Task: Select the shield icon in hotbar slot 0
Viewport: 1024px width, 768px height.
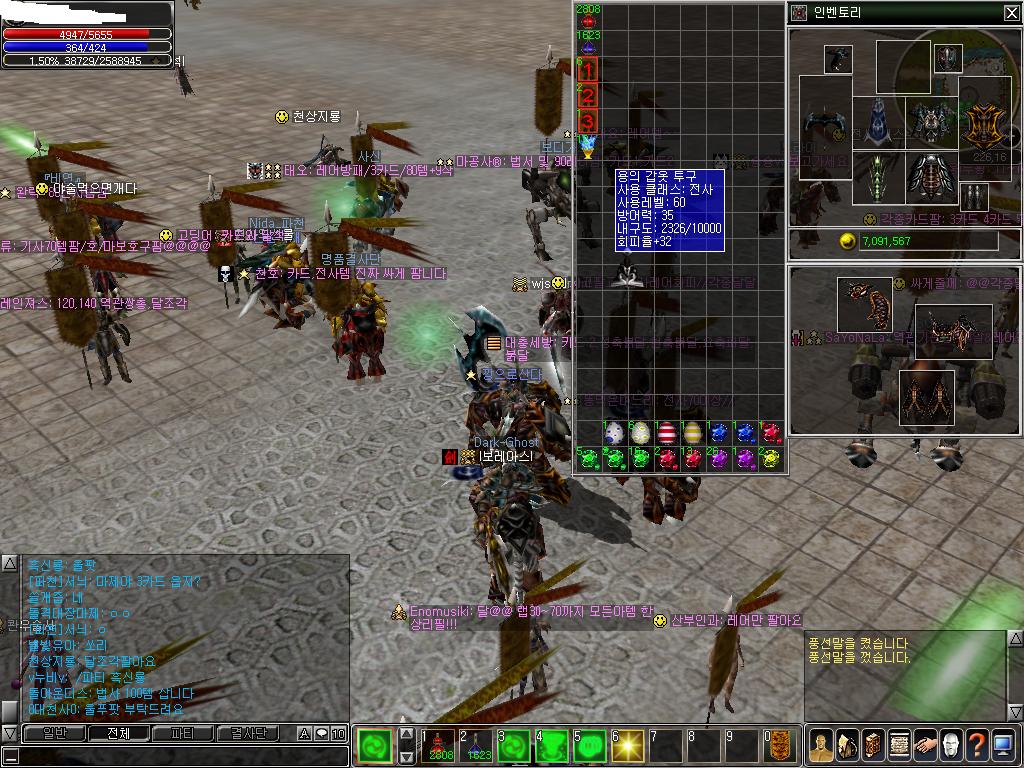Action: coord(780,746)
